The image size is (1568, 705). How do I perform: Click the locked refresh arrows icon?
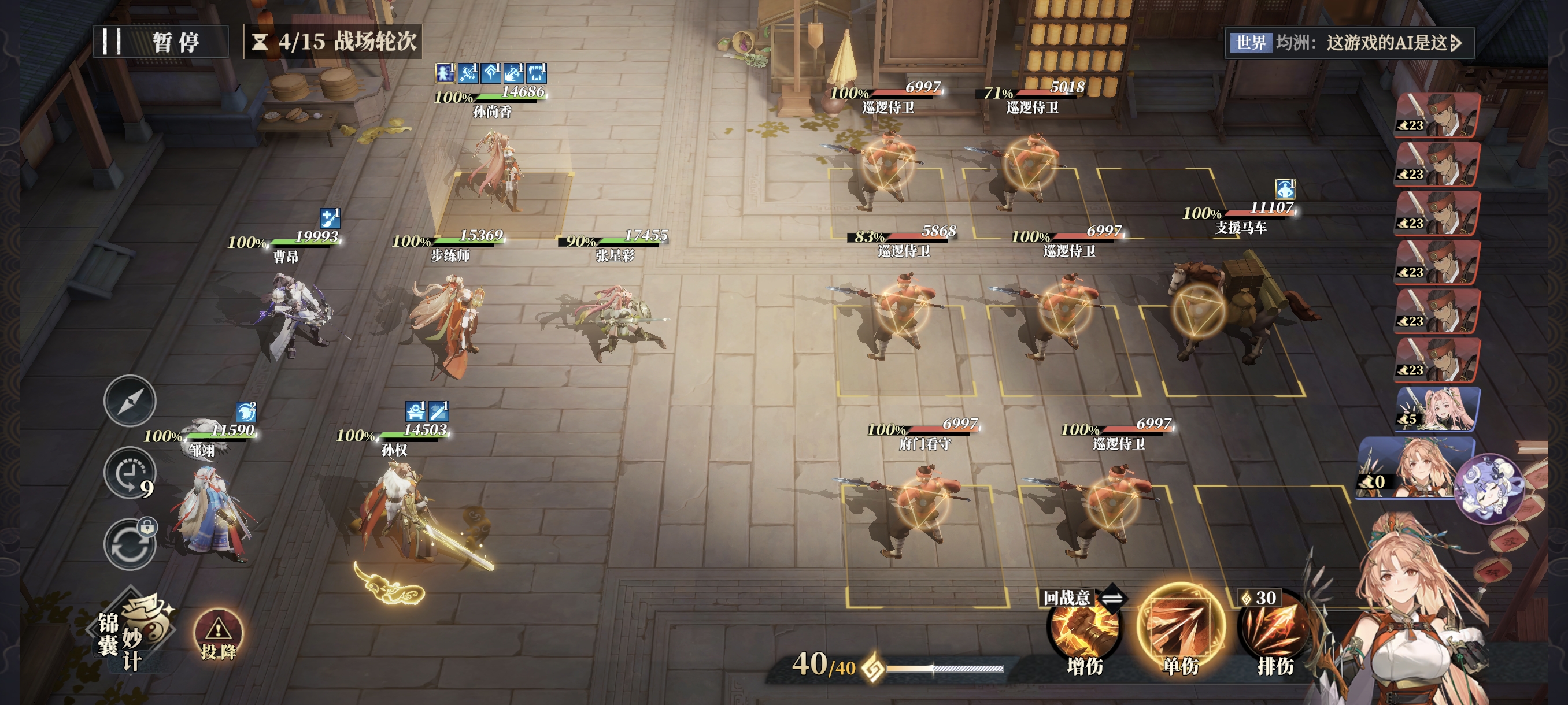(130, 545)
